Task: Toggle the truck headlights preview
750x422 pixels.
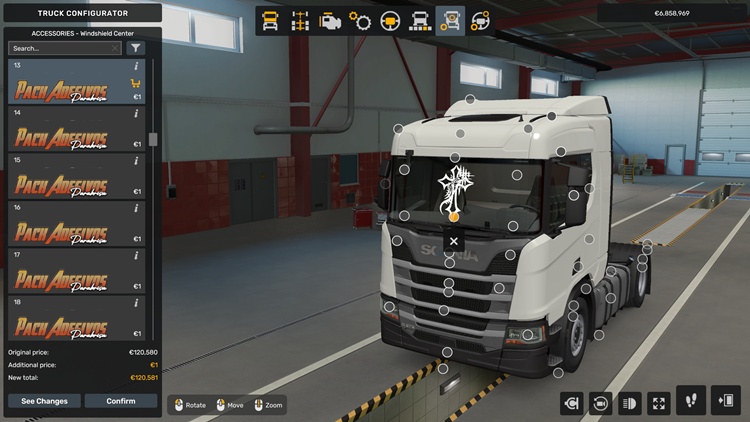Action: (631, 402)
